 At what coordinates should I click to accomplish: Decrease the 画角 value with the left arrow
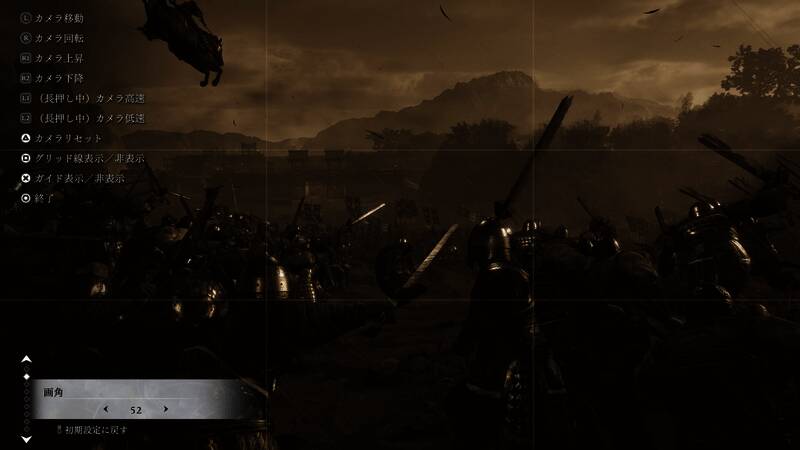pos(105,409)
